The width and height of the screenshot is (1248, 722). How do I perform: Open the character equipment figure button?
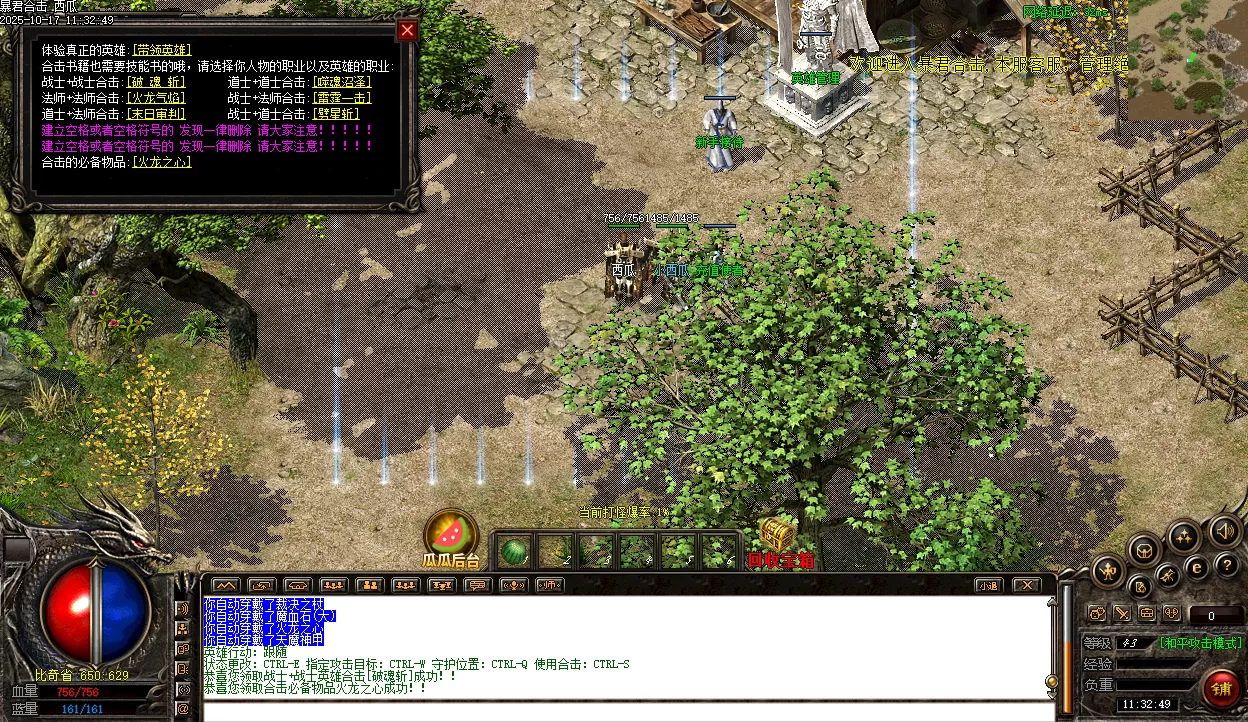1107,572
